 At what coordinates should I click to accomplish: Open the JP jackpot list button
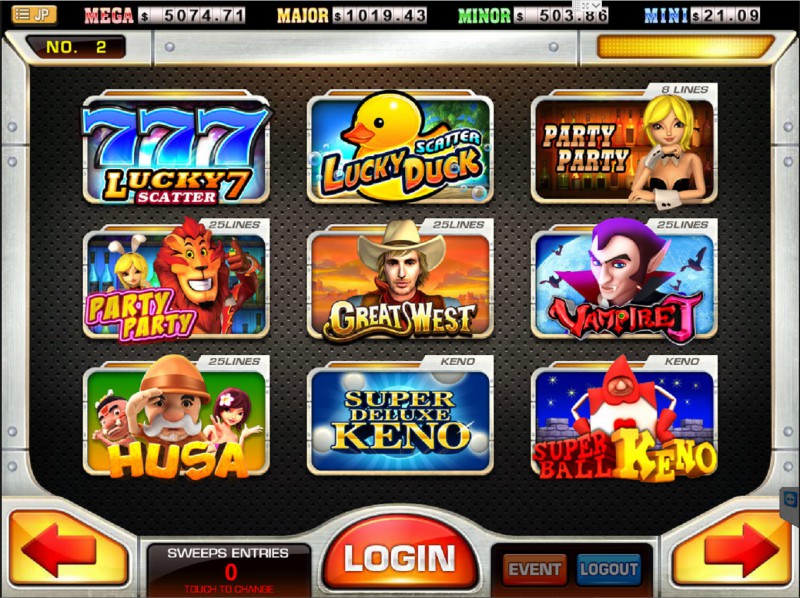(x=33, y=14)
